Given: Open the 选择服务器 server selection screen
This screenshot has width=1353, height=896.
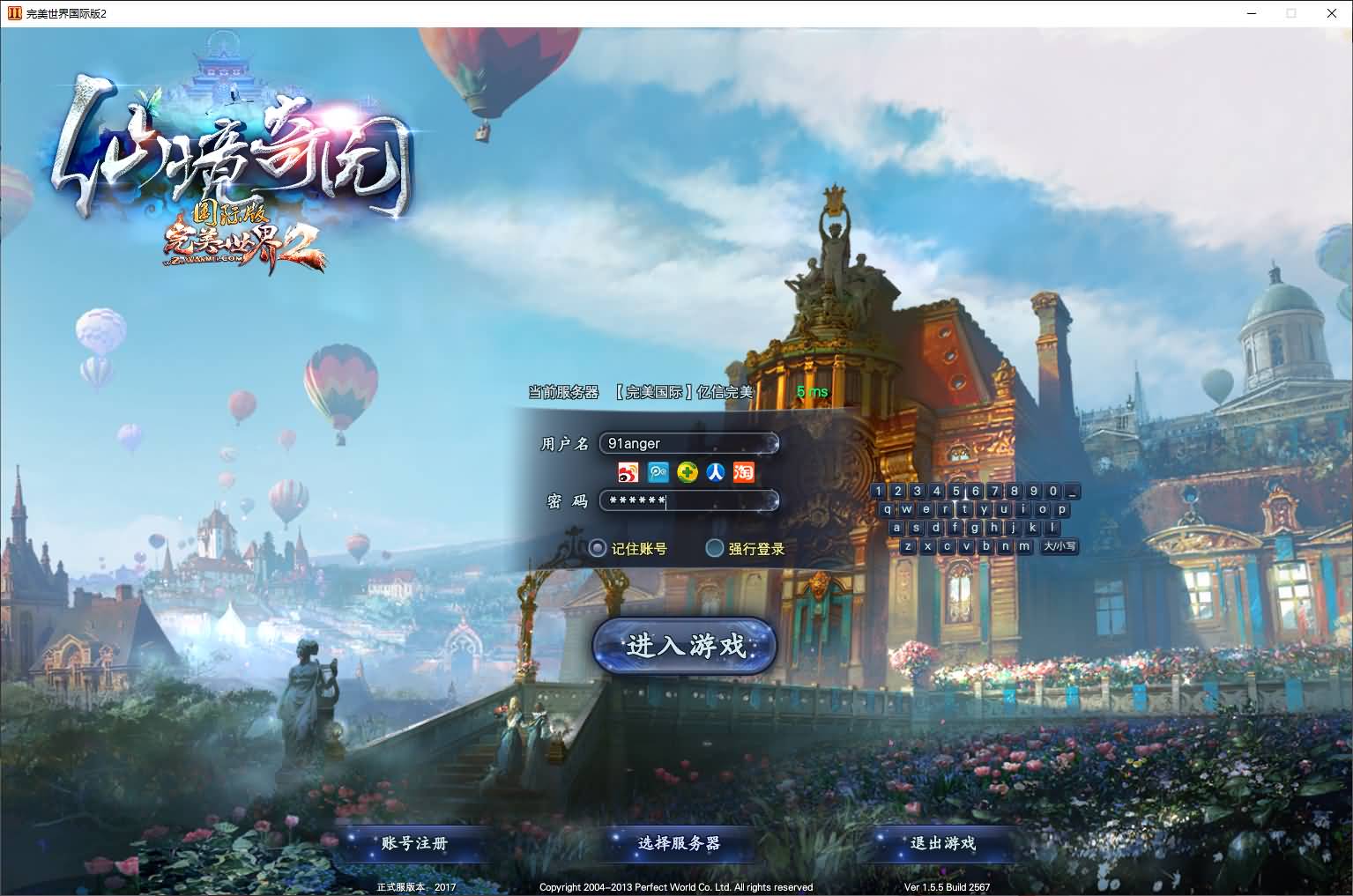Looking at the screenshot, I should click(677, 843).
